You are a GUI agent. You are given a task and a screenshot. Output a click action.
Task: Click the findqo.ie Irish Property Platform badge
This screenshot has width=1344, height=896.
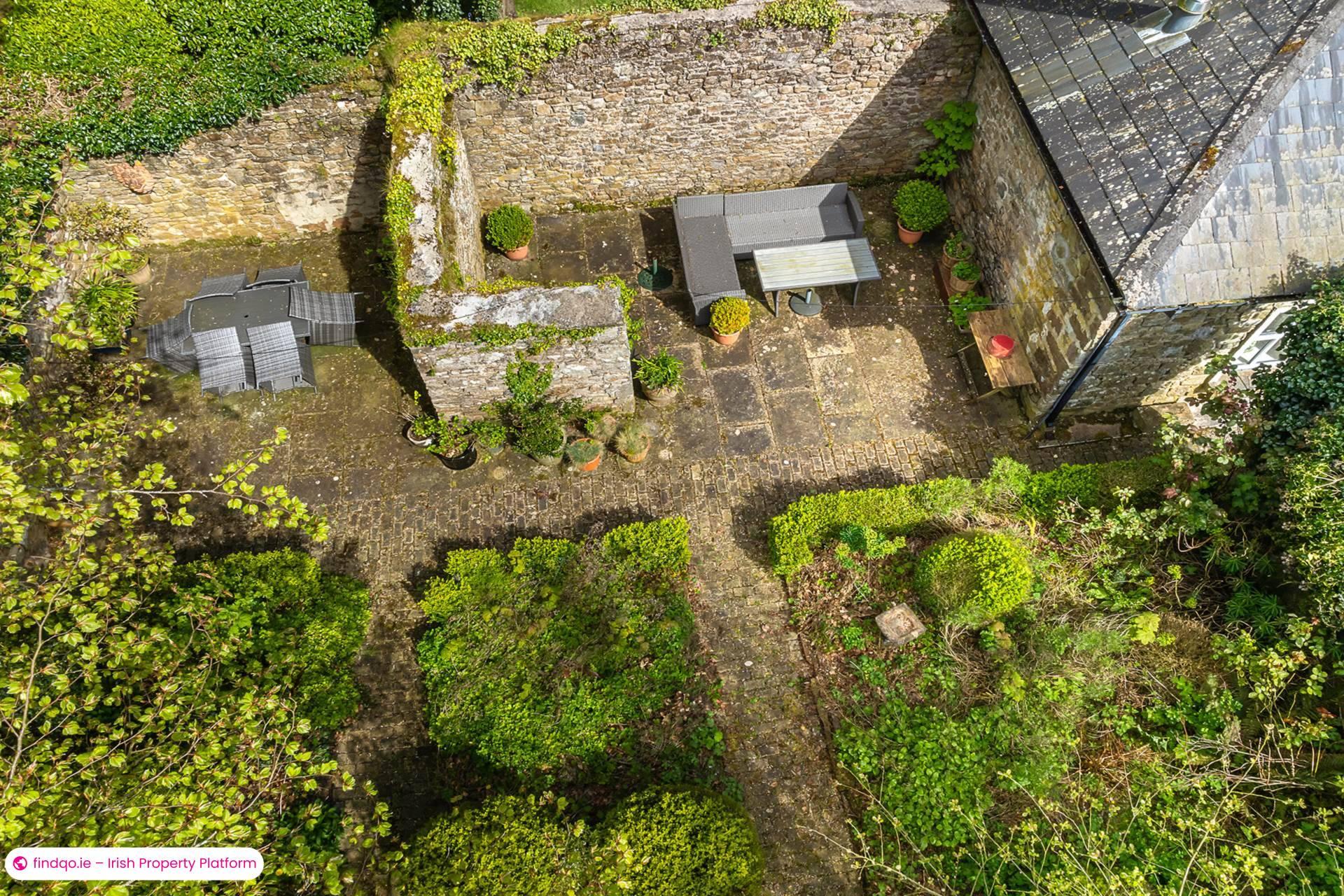tap(134, 863)
